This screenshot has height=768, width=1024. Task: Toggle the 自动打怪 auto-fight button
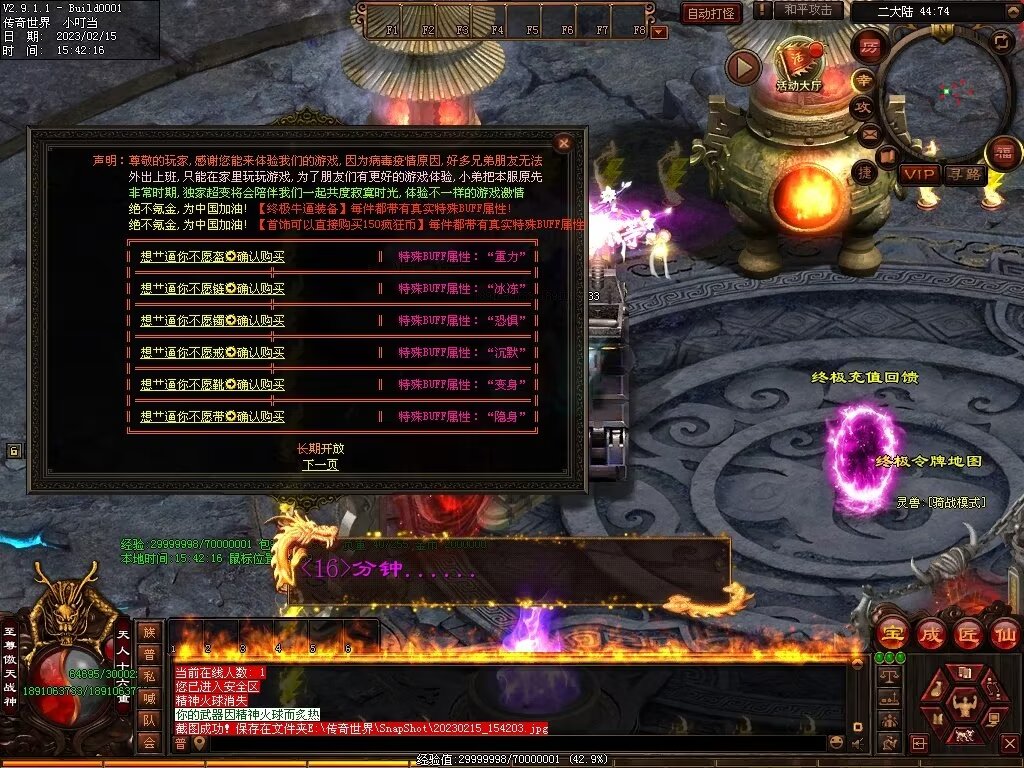[711, 14]
